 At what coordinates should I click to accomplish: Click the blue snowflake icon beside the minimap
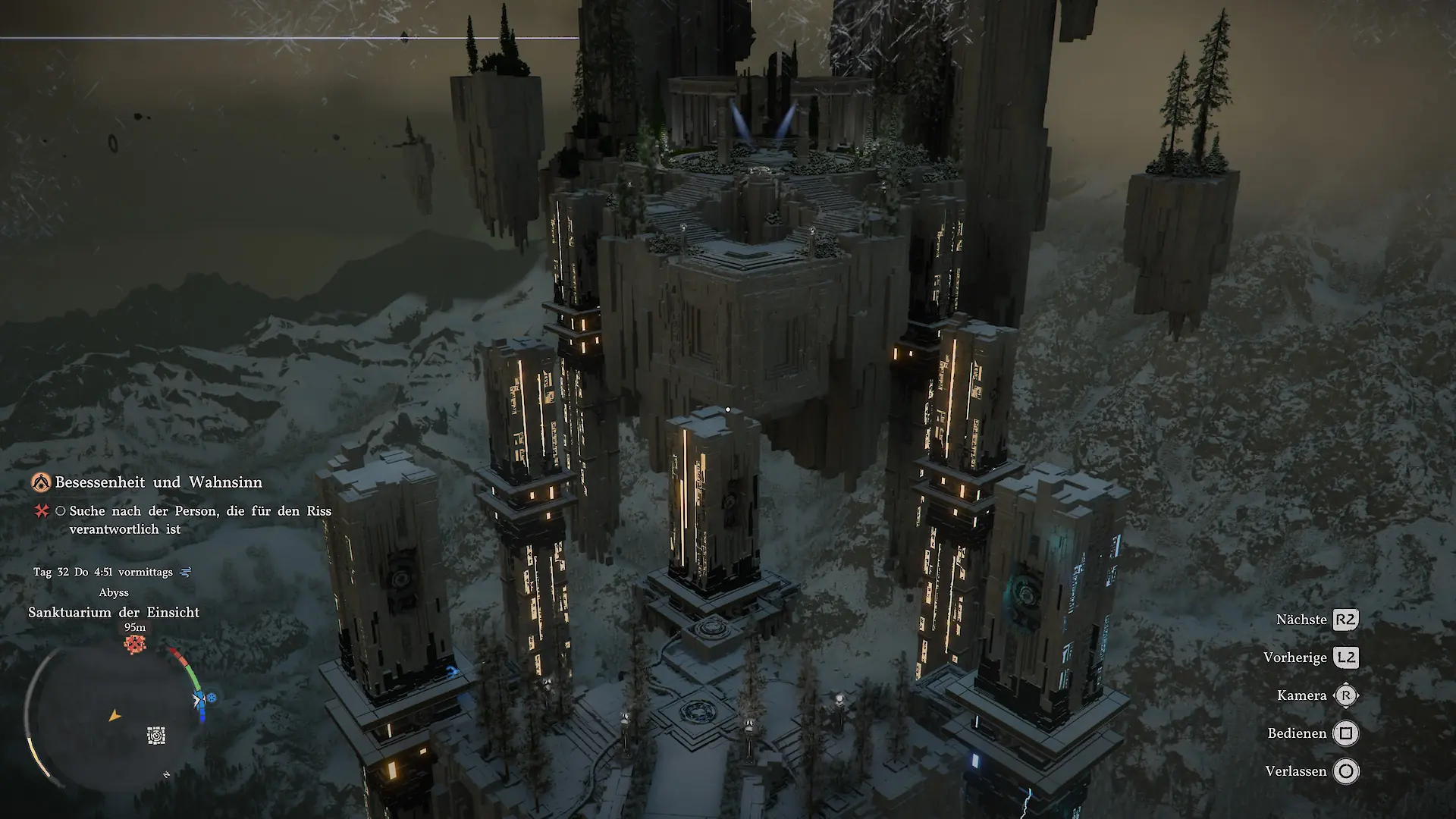click(x=212, y=697)
